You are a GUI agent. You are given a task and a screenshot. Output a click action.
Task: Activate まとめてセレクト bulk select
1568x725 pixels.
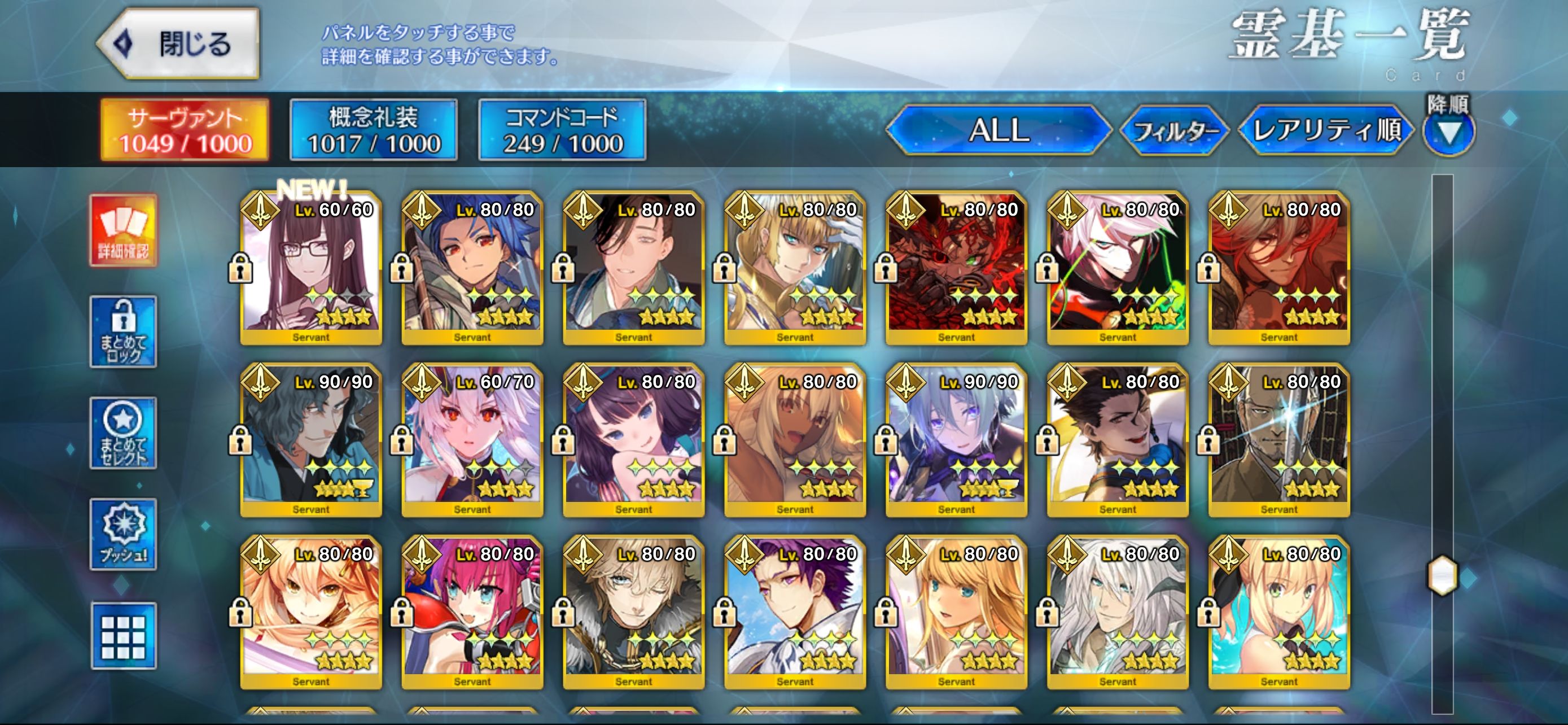point(124,433)
